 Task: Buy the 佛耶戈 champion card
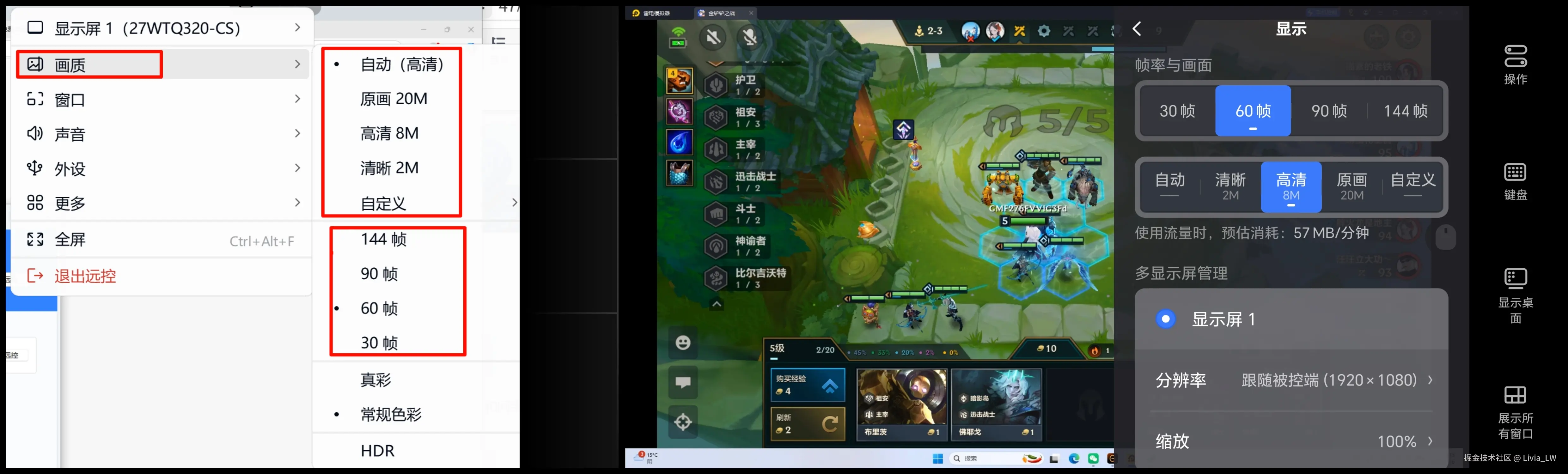pos(996,404)
